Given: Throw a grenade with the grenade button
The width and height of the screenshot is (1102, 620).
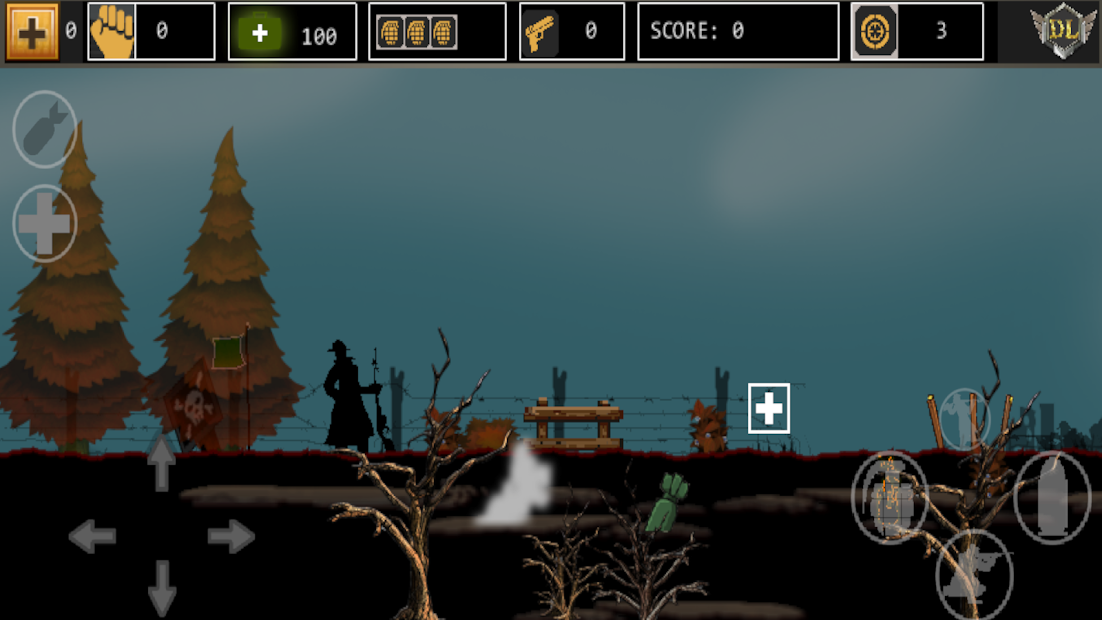Looking at the screenshot, I should (x=889, y=497).
